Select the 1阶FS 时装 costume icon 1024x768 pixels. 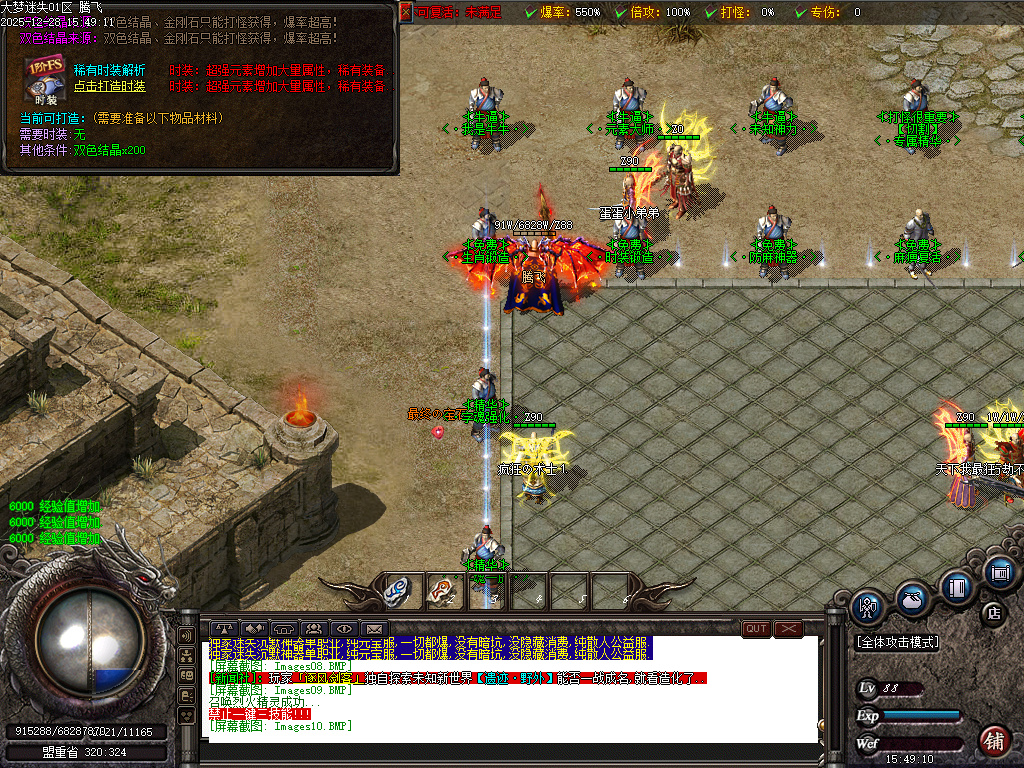pyautogui.click(x=45, y=76)
